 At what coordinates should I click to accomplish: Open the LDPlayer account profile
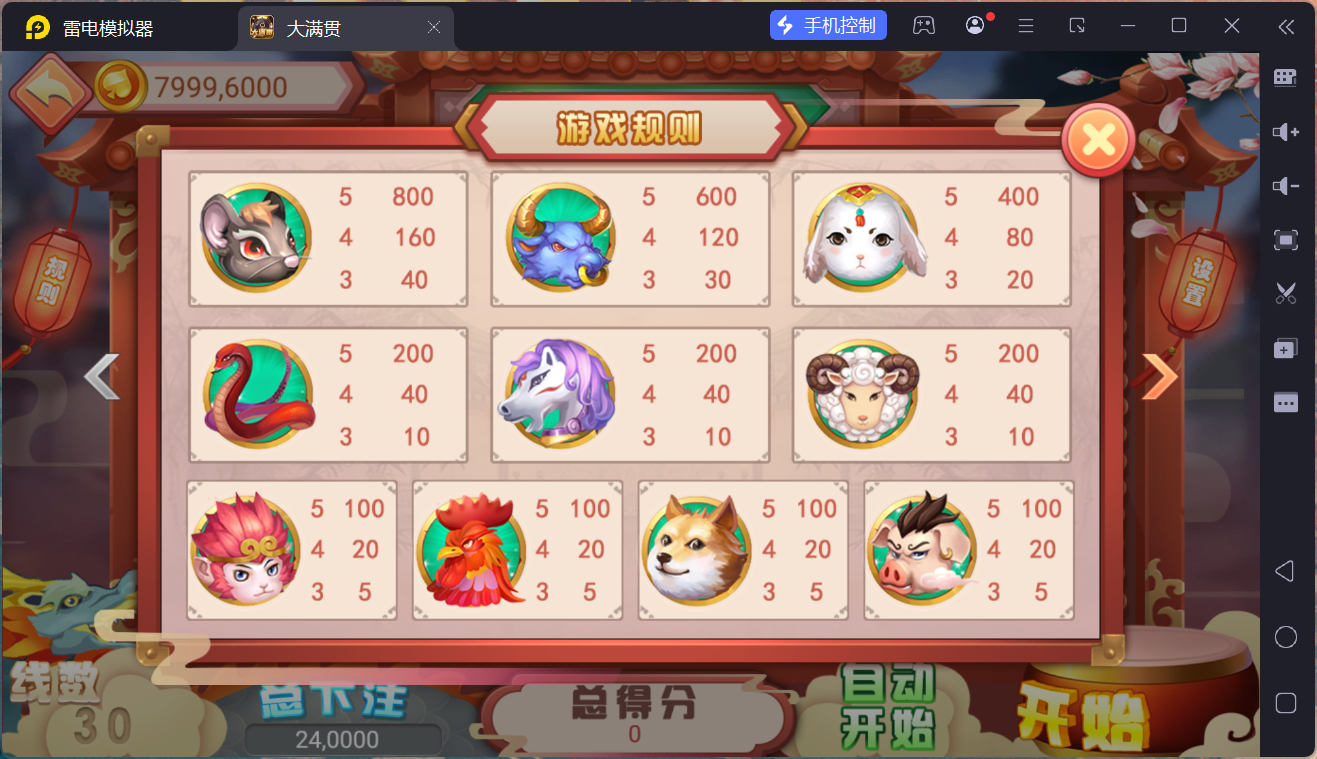975,25
